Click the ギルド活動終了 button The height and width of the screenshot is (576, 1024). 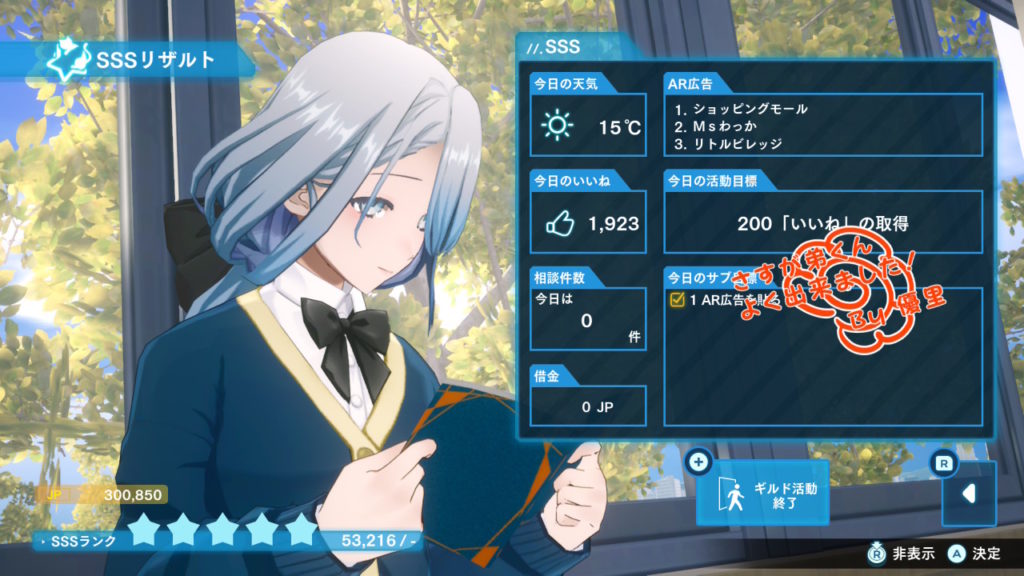[x=763, y=494]
